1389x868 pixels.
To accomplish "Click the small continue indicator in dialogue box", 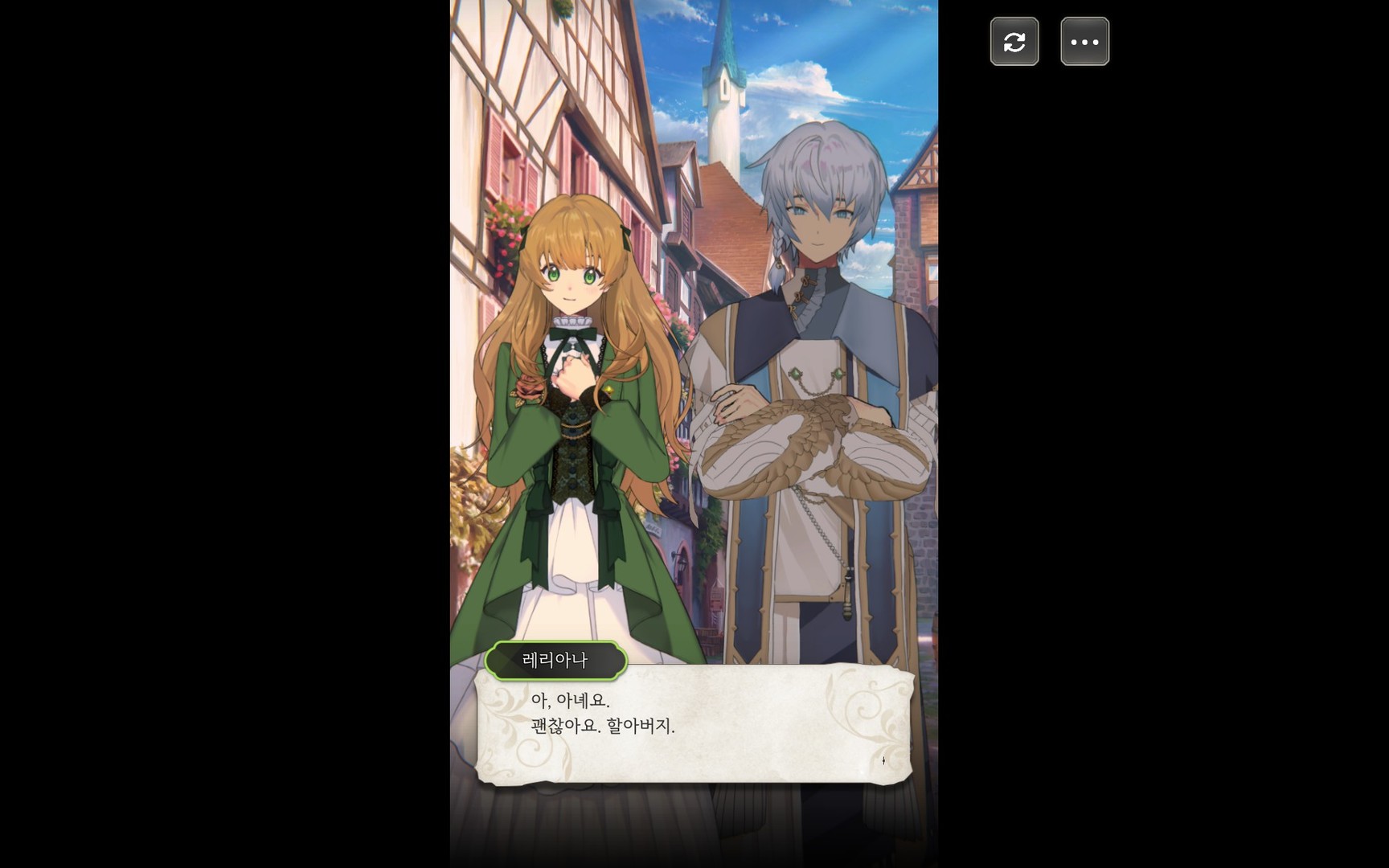I will click(x=884, y=759).
